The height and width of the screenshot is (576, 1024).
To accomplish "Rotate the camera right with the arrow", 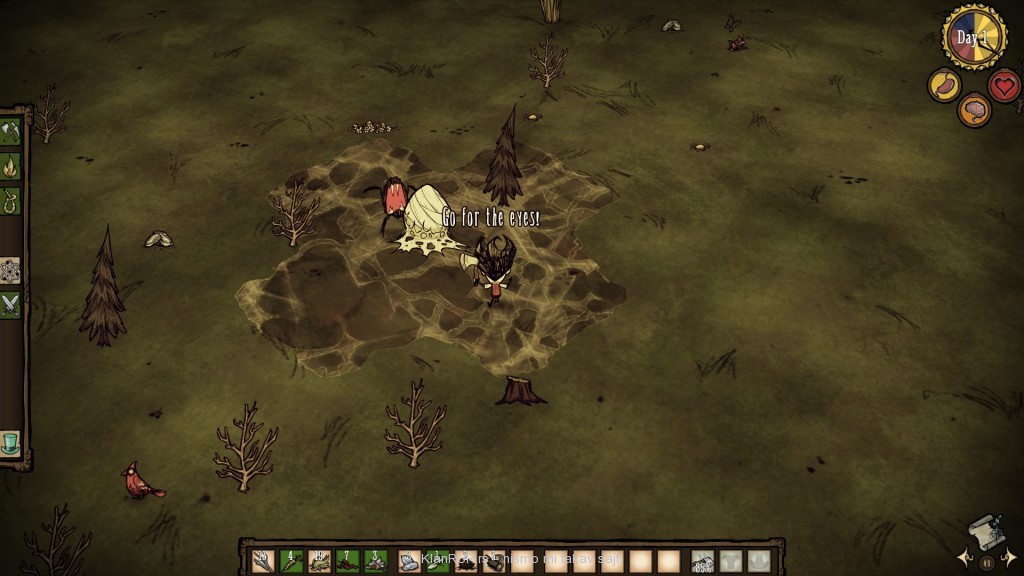I will pos(1010,558).
